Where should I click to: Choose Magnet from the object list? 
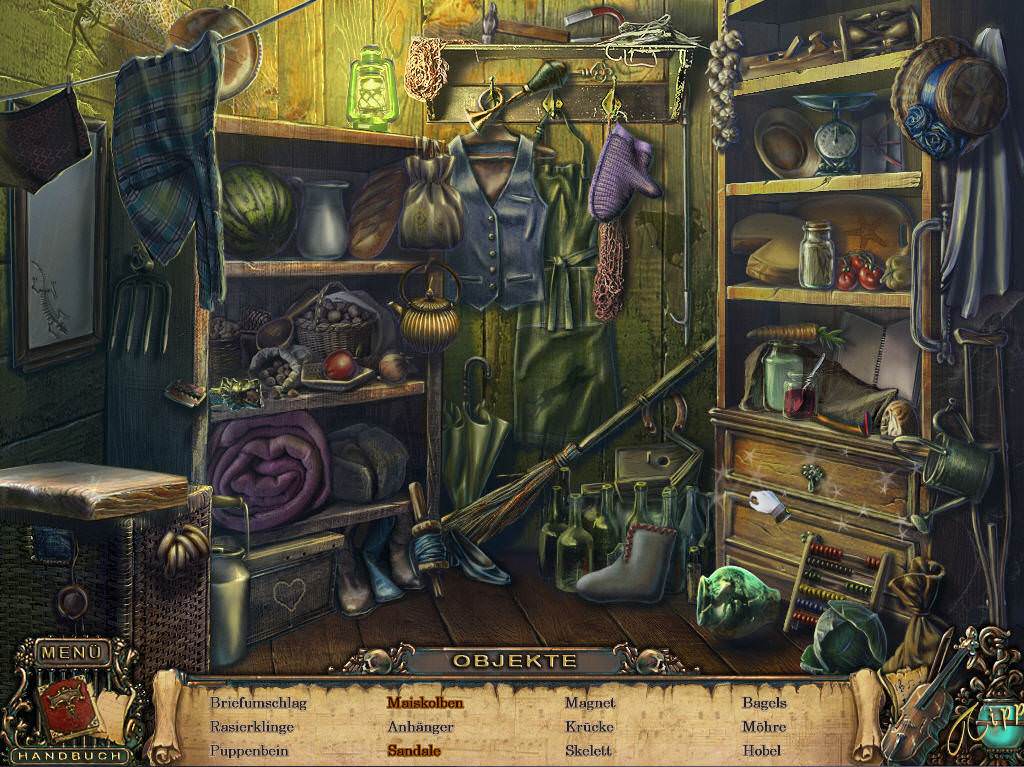[589, 702]
